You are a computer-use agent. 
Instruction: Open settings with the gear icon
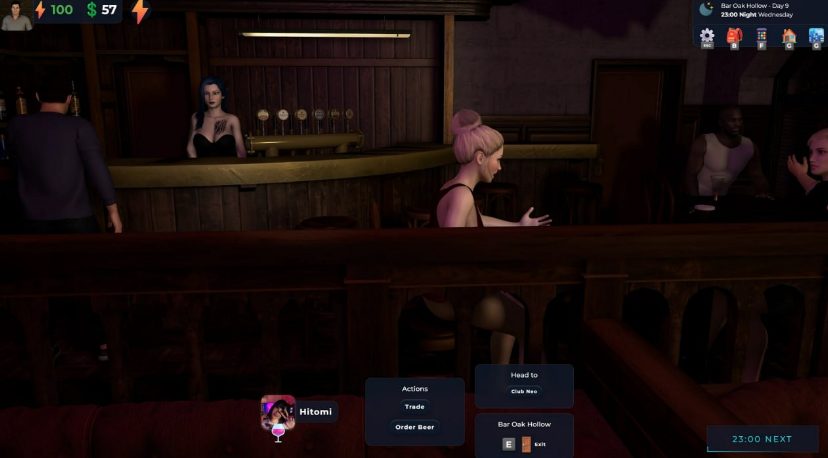click(x=707, y=36)
